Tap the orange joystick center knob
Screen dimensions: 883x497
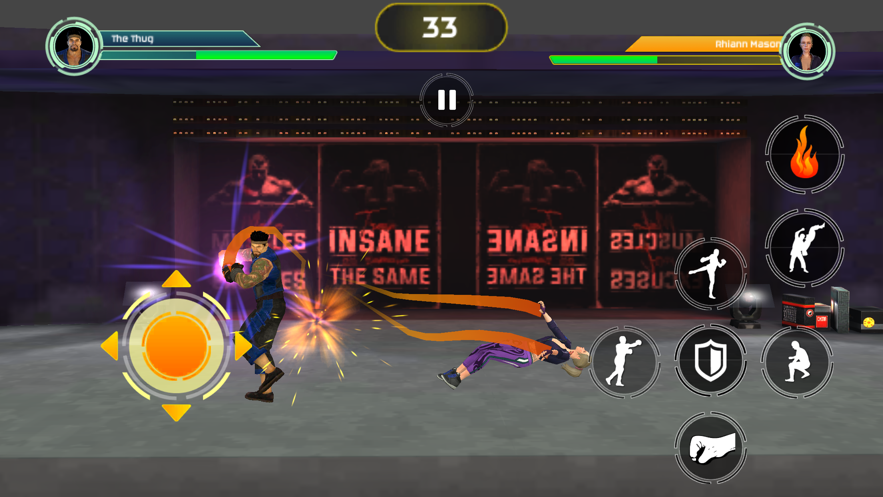[x=176, y=346]
